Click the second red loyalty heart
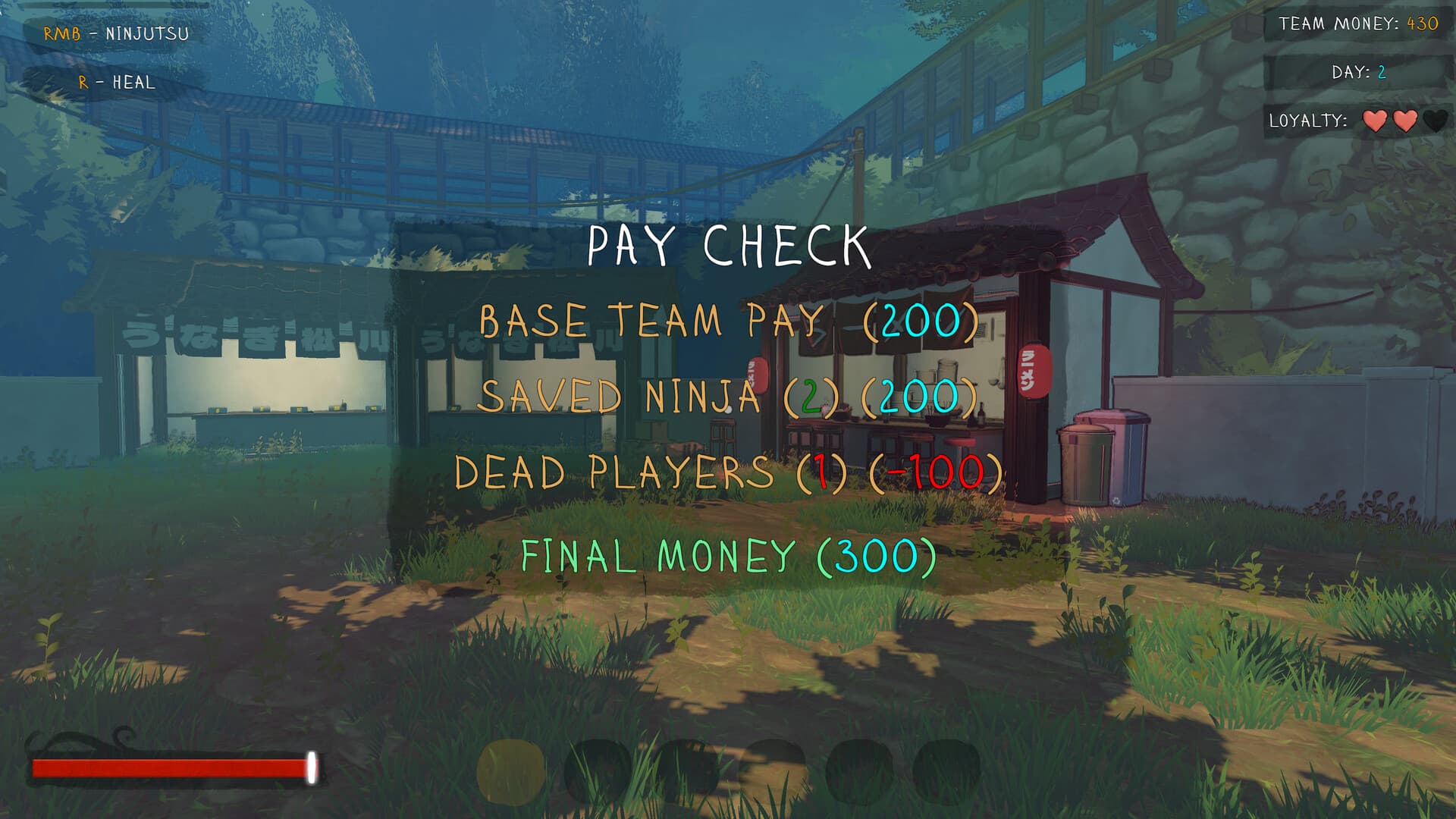 pyautogui.click(x=1405, y=121)
